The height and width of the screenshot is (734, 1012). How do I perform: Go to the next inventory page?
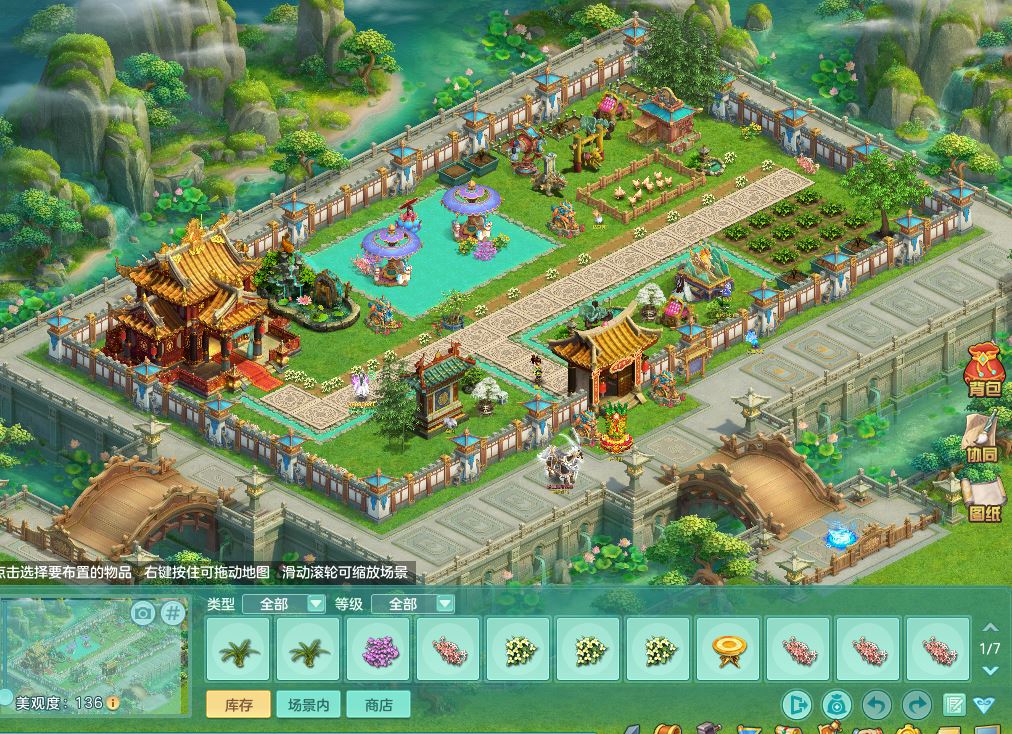pos(990,668)
